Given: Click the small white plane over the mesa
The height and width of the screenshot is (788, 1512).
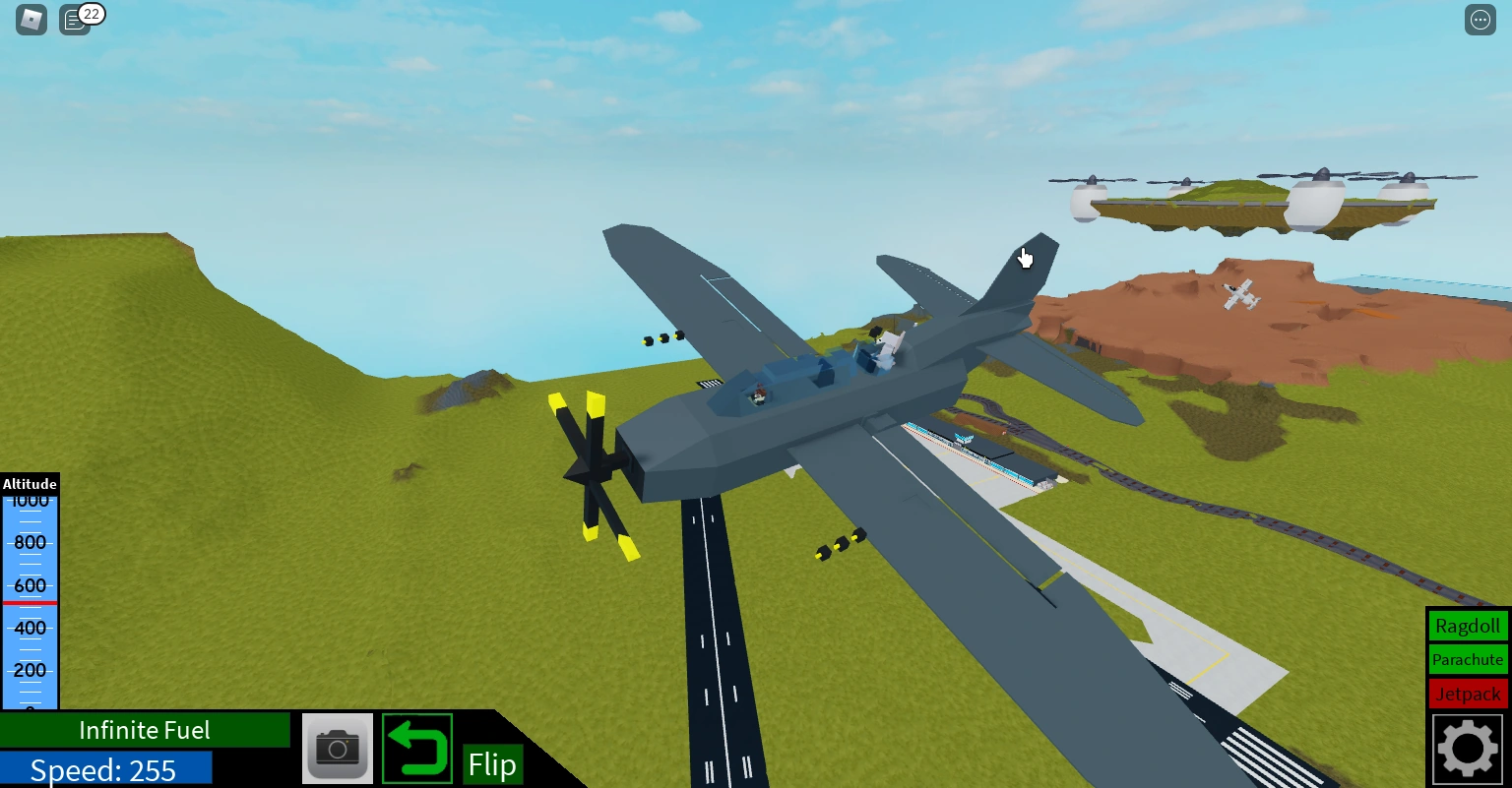Looking at the screenshot, I should pyautogui.click(x=1238, y=292).
